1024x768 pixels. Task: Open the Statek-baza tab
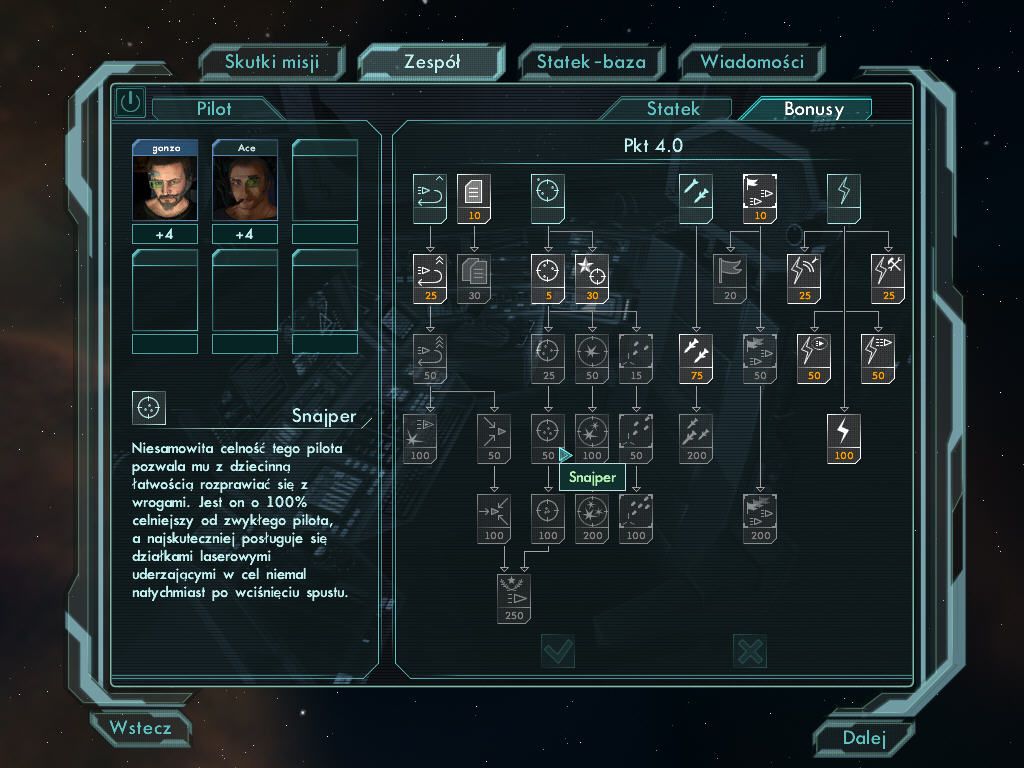point(591,62)
